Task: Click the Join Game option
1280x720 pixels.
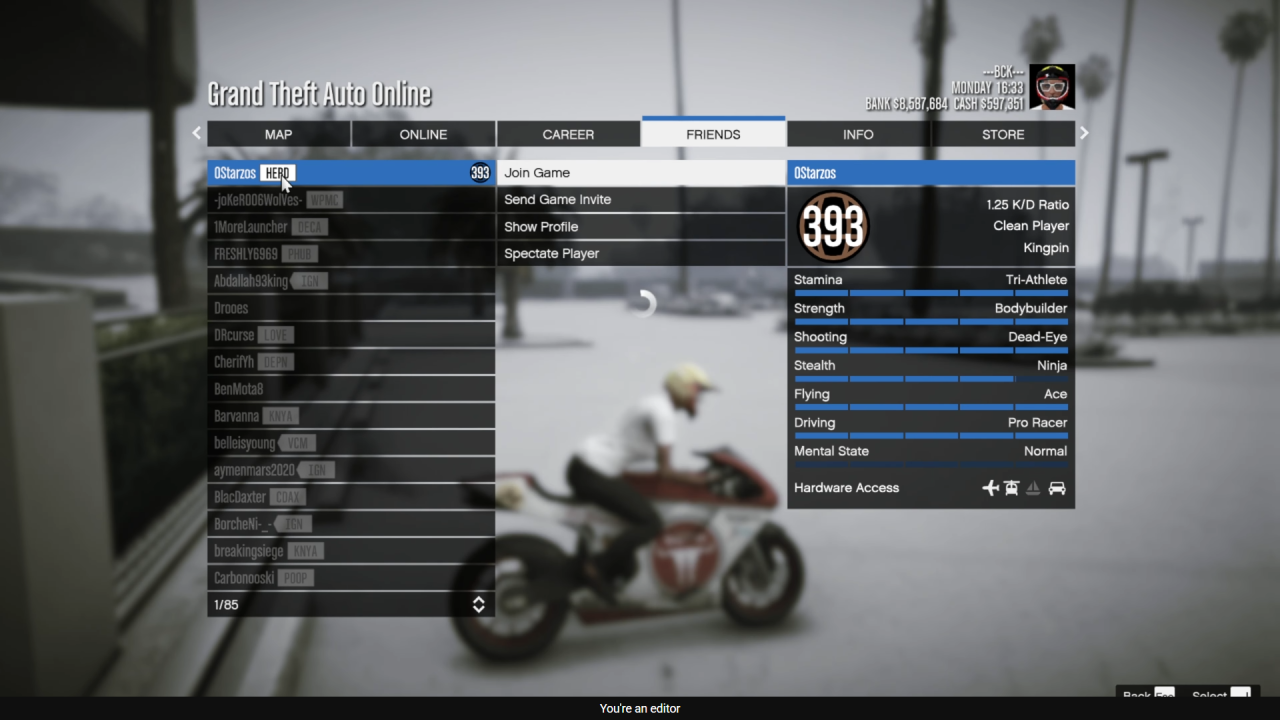Action: pos(640,172)
